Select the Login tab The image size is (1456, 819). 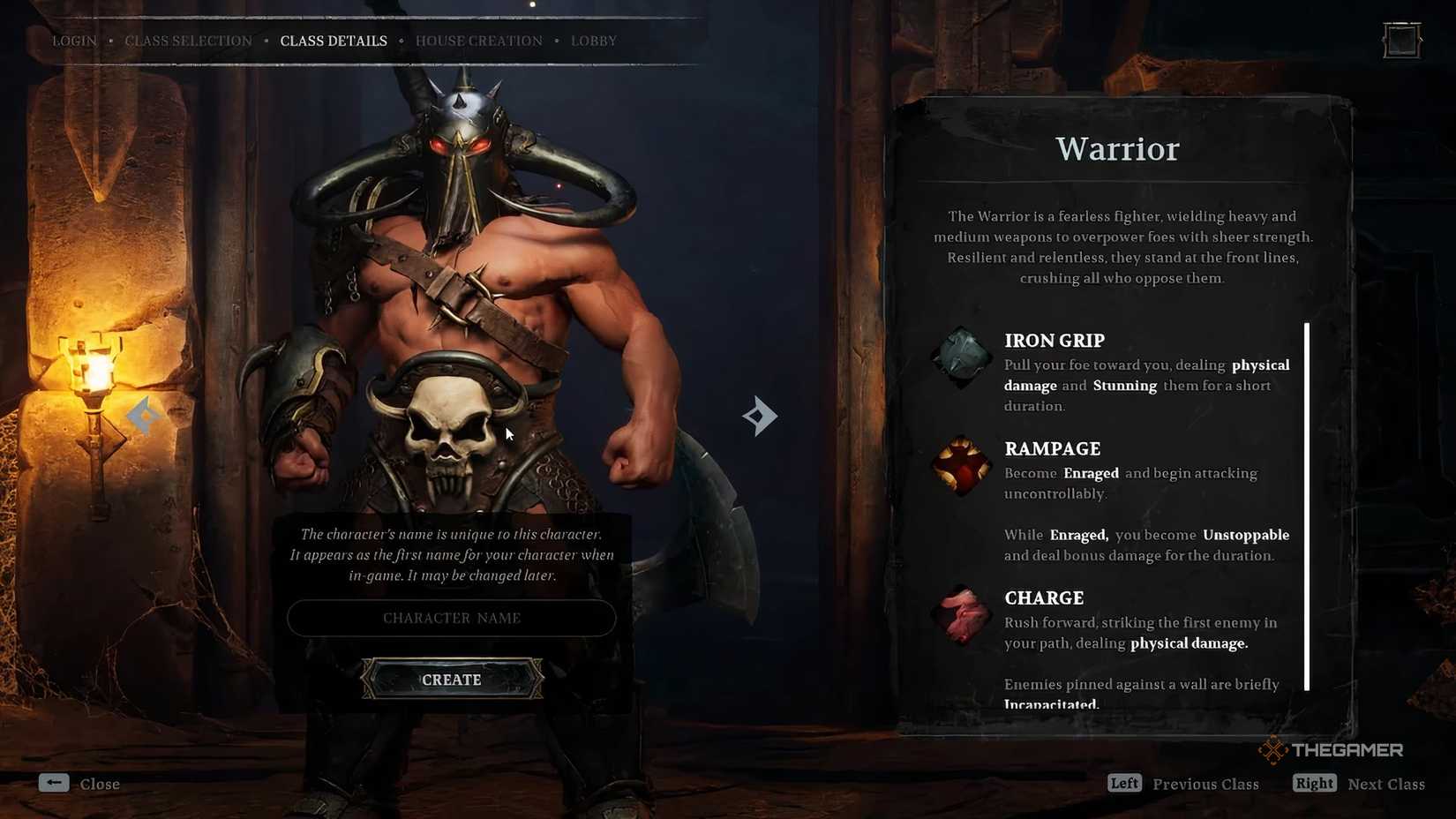pyautogui.click(x=74, y=40)
